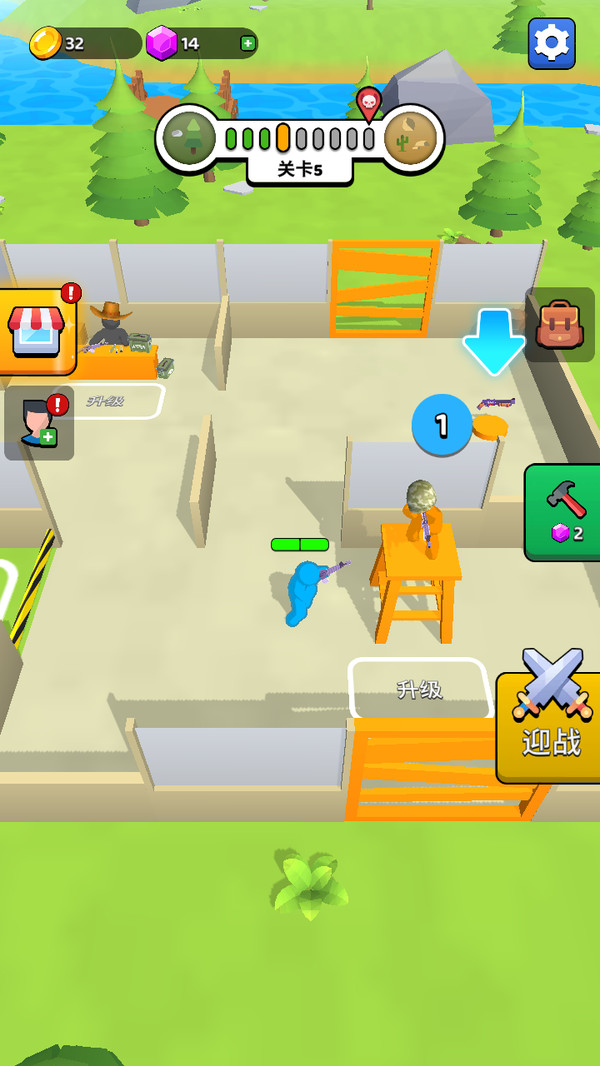This screenshot has height=1066, width=600.
Task: Open the settings gear menu
Action: coord(551,43)
